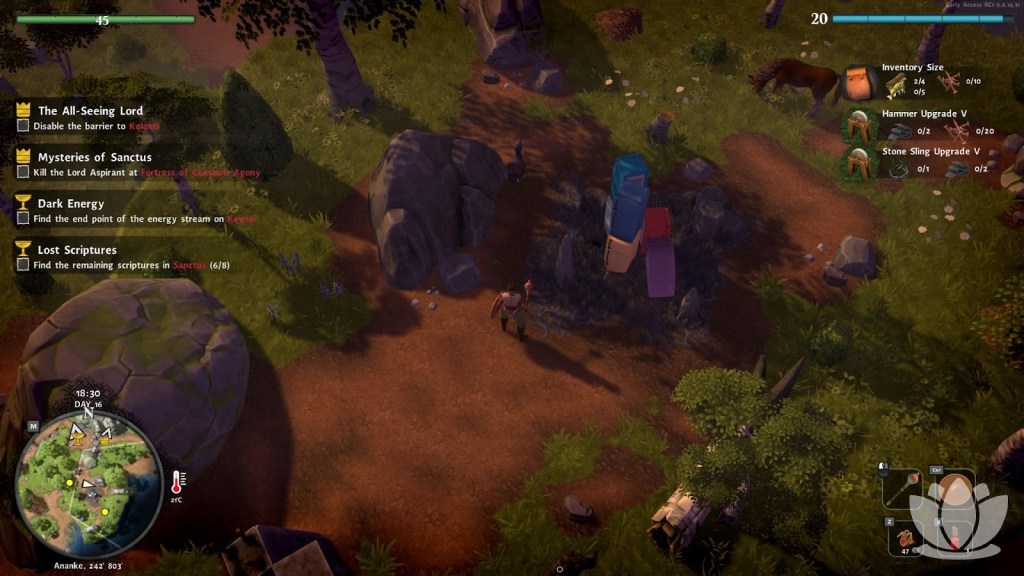This screenshot has width=1024, height=576.
Task: Select the Lost Scriptures quest entry
Action: pos(77,250)
